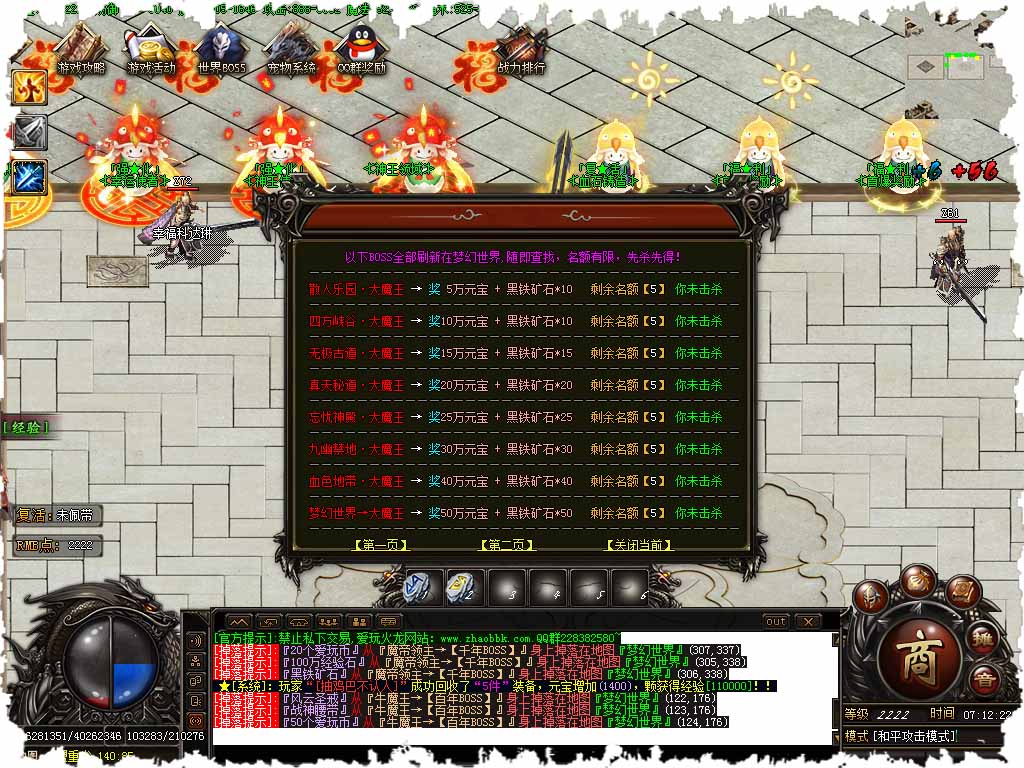
Task: Activate the fire skill icon on left edge
Action: pos(30,88)
